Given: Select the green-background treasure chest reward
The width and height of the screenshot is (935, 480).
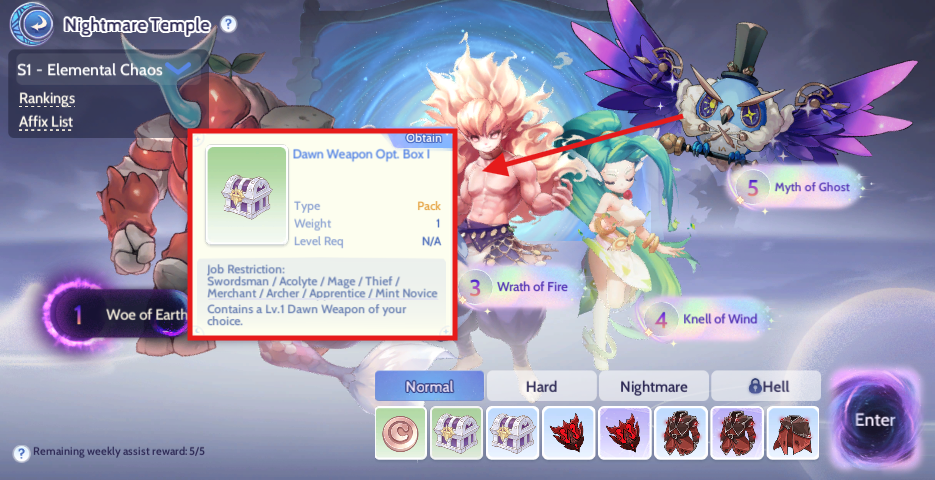Looking at the screenshot, I should [457, 433].
